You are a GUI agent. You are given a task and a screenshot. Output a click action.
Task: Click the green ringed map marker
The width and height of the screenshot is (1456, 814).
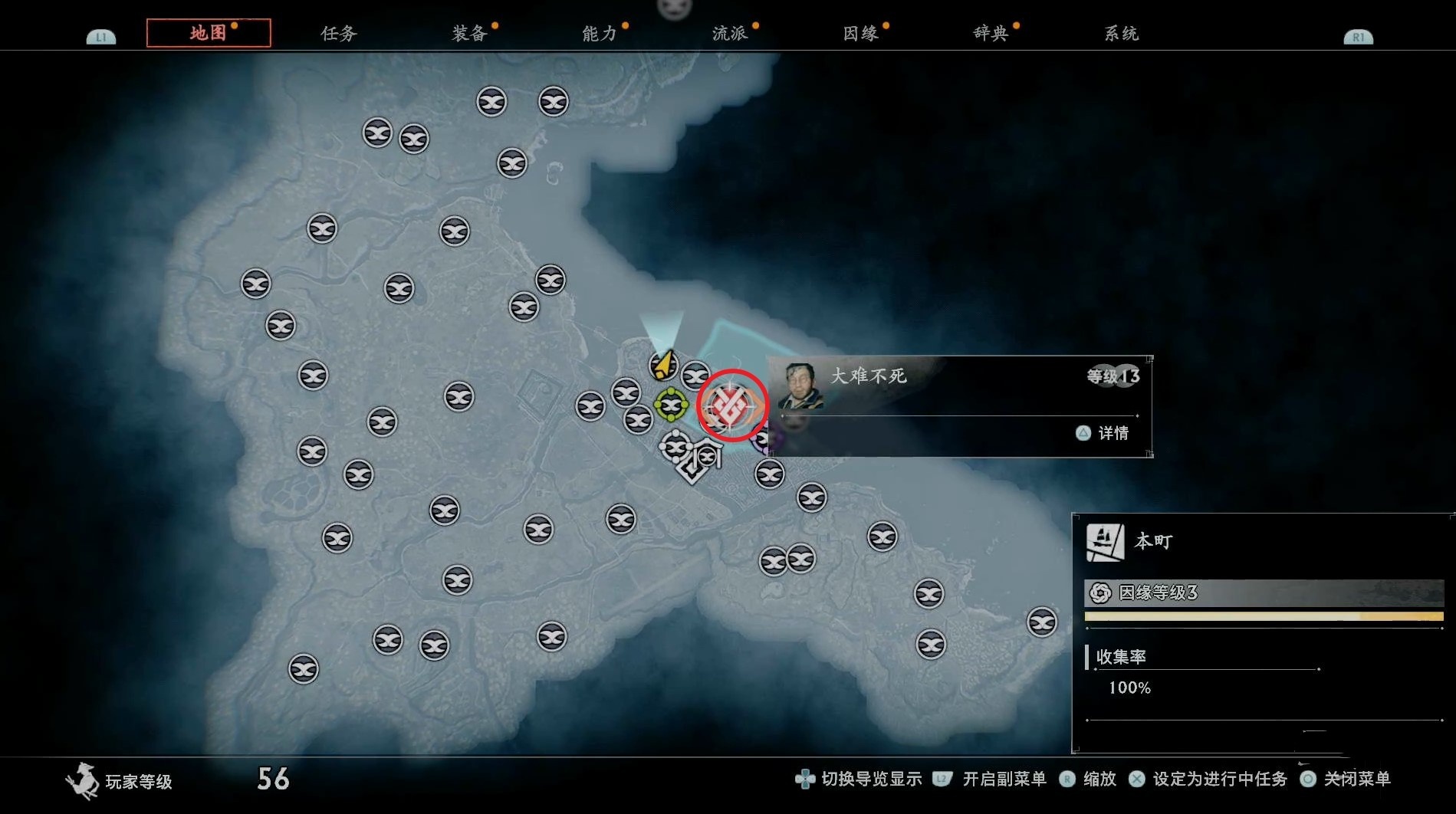[x=671, y=404]
